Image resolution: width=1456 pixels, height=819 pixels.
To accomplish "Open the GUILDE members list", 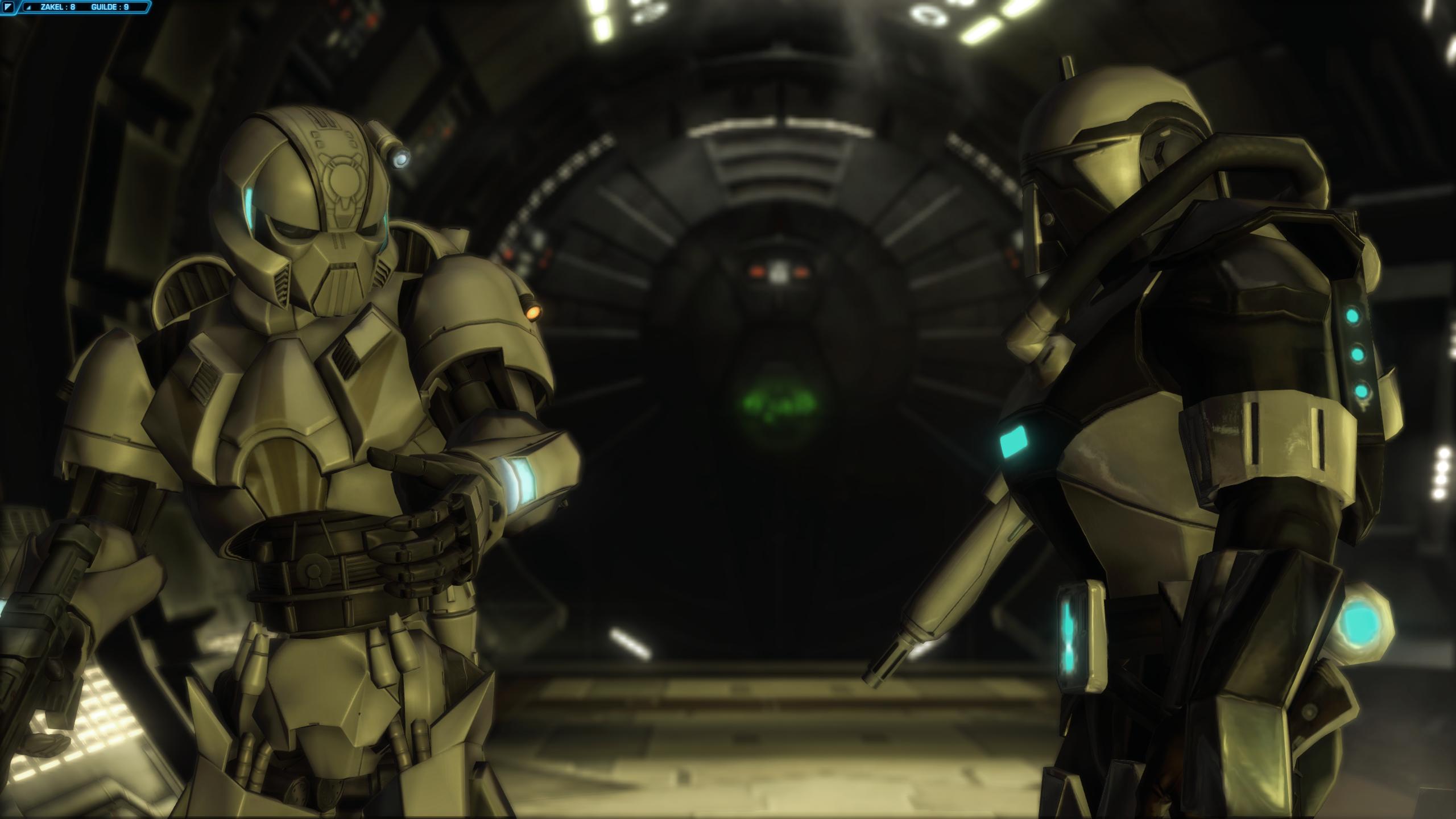I will pyautogui.click(x=110, y=7).
